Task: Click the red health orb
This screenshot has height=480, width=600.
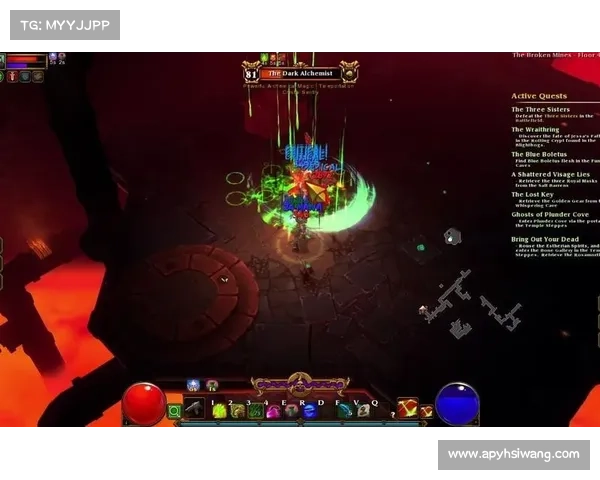Action: pos(144,403)
